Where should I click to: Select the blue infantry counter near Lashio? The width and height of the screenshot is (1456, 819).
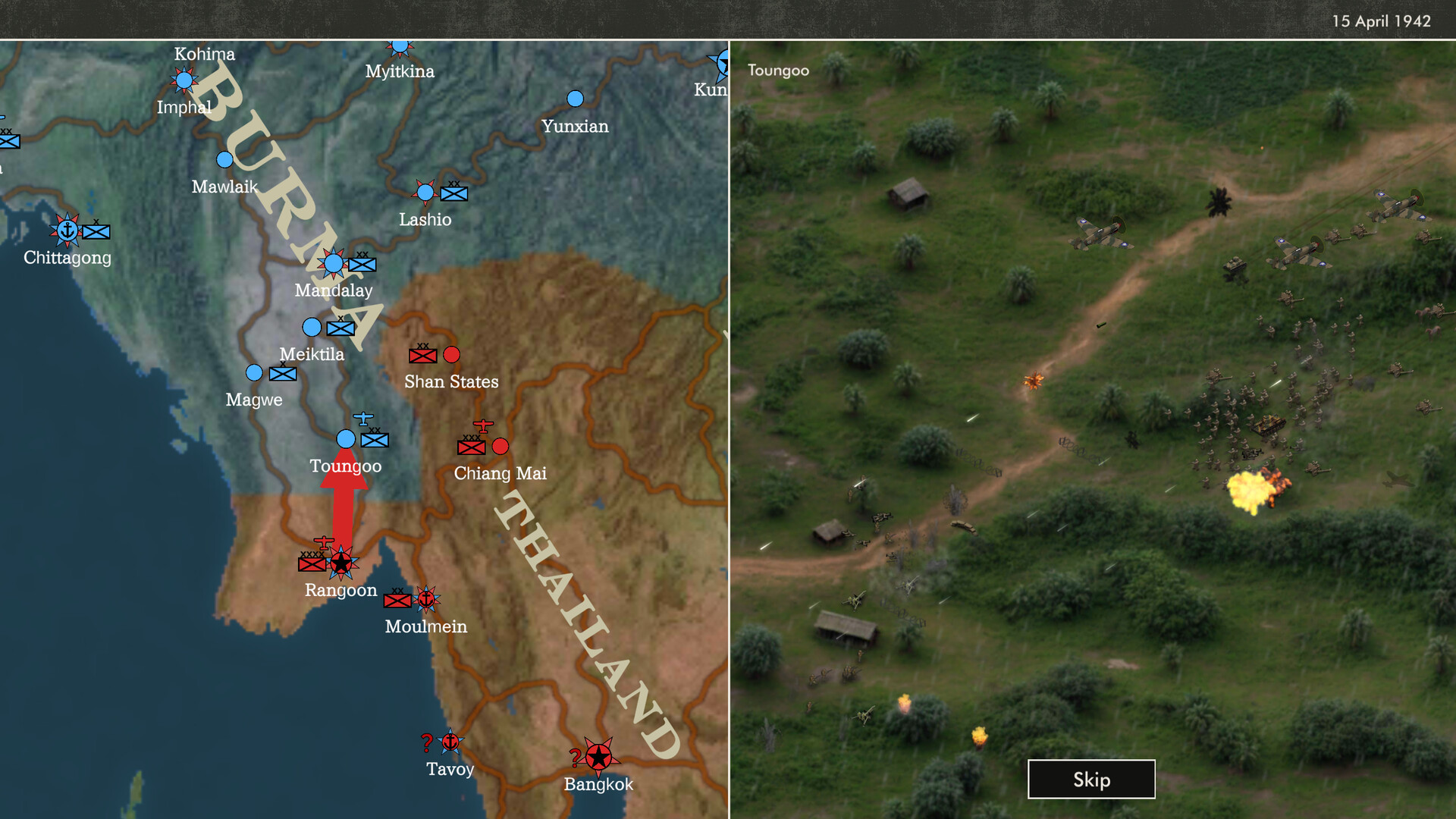tap(453, 195)
